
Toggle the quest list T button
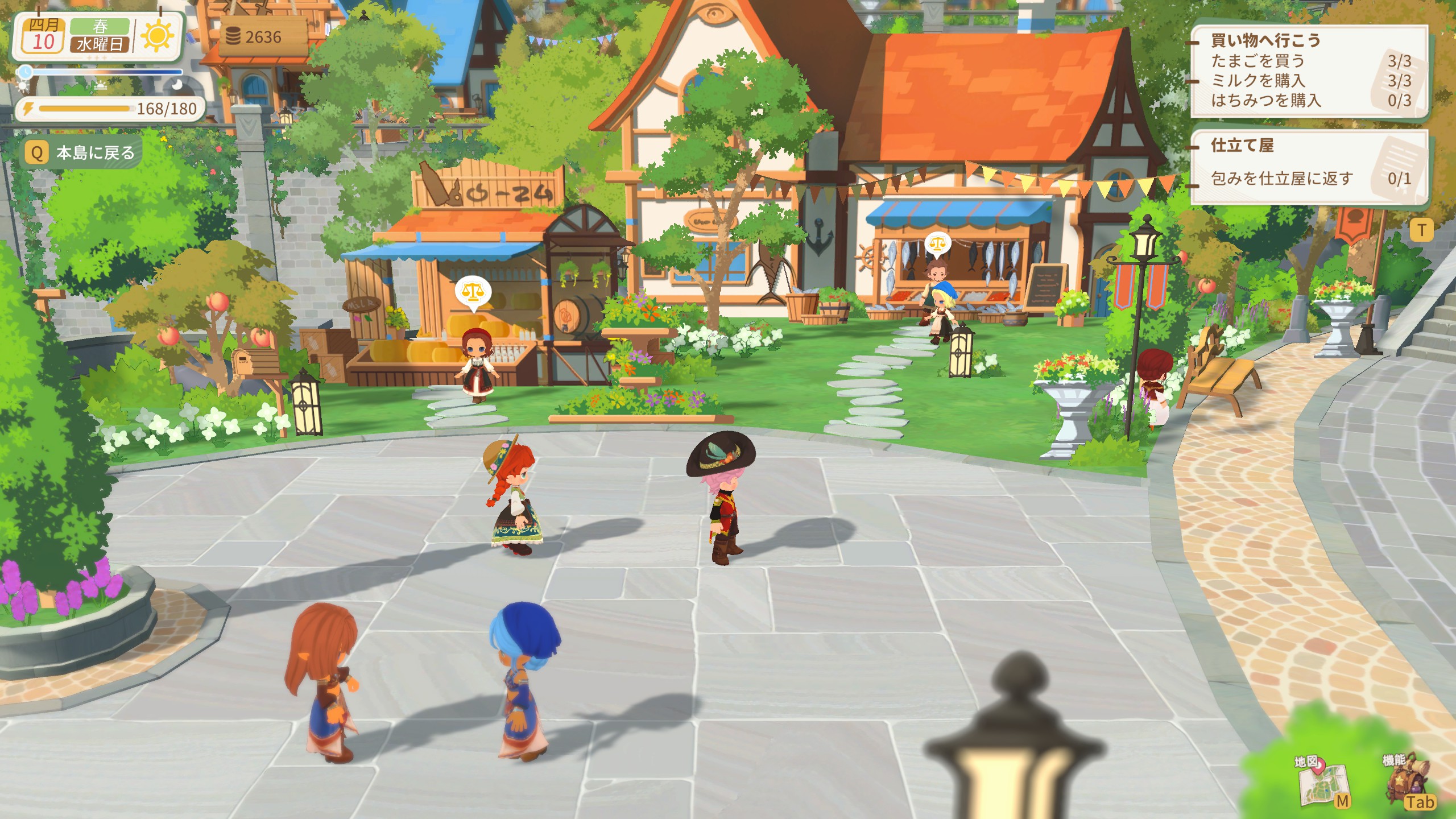click(1421, 230)
